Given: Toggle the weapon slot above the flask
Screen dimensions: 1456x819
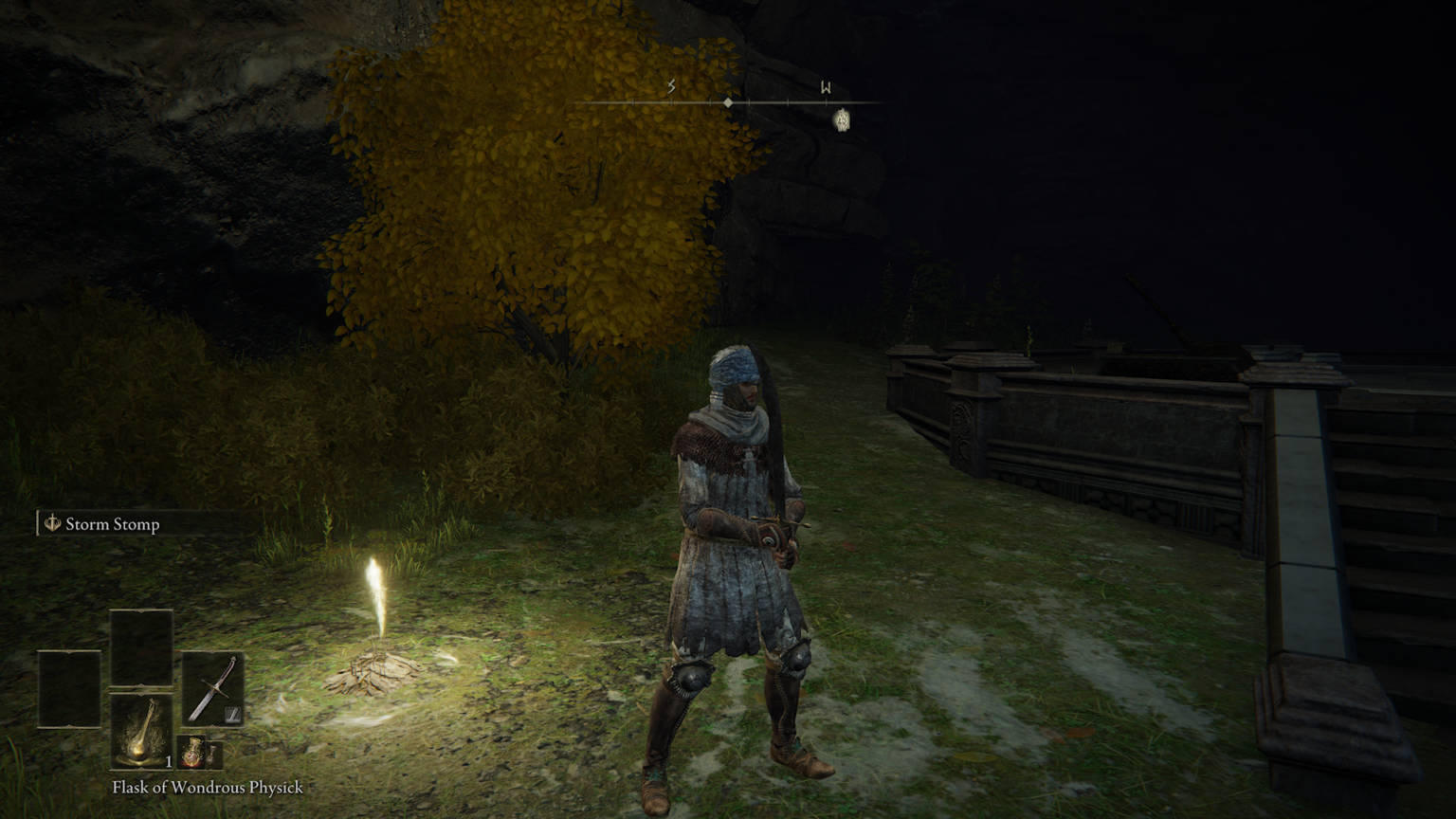Looking at the screenshot, I should tap(140, 647).
